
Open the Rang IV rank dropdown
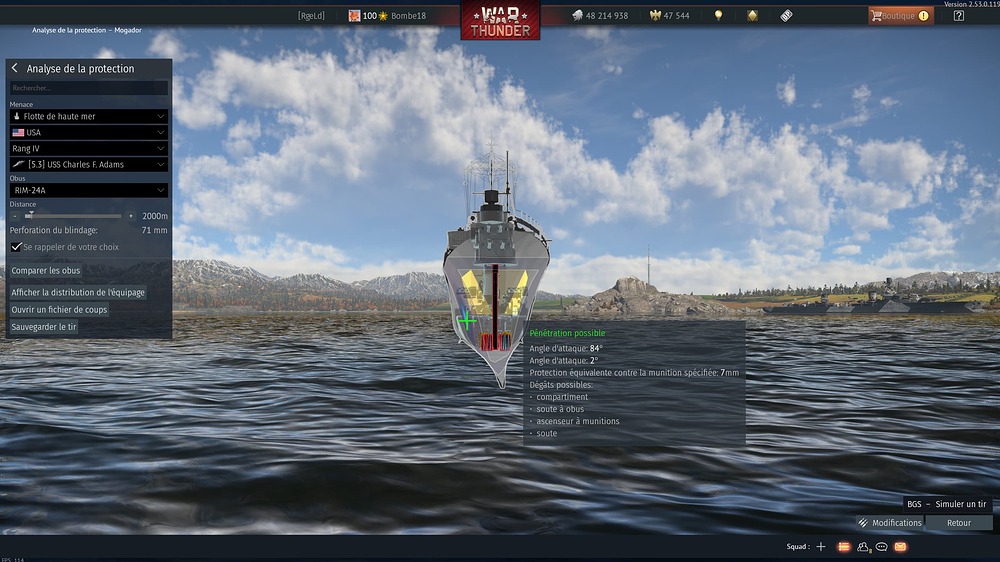point(88,148)
